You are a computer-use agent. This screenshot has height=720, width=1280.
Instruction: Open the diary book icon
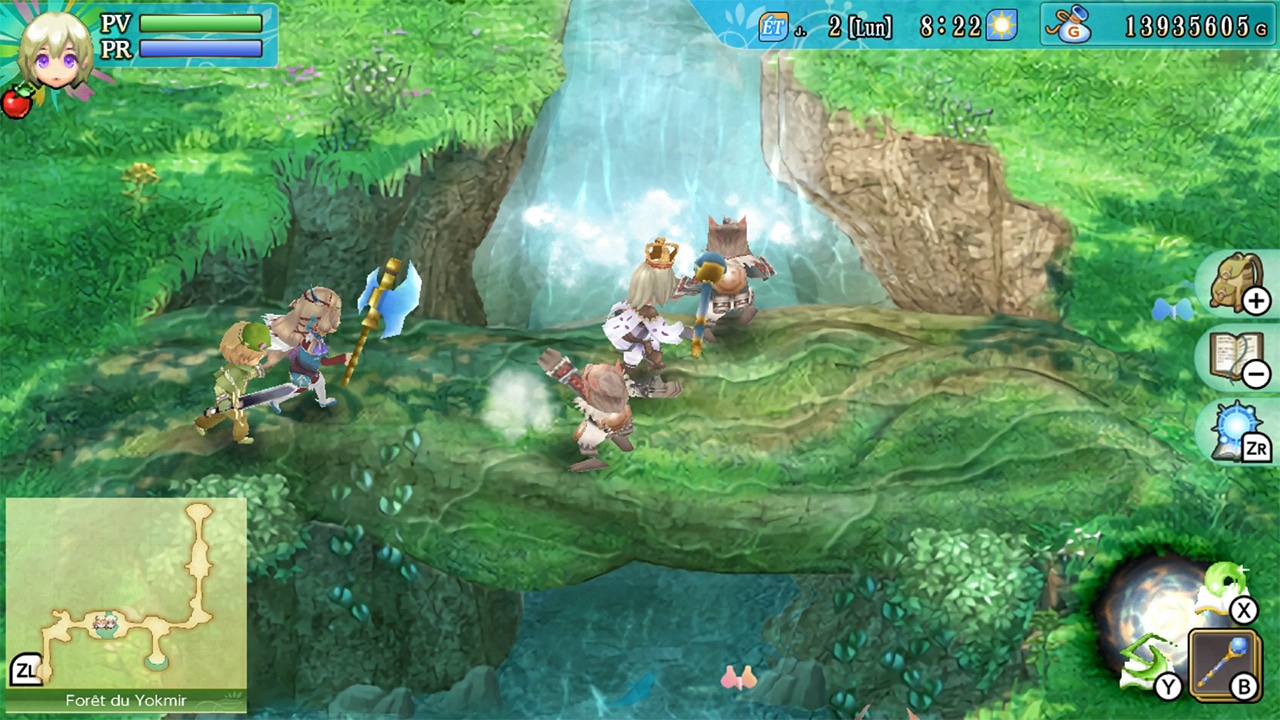tap(1236, 359)
